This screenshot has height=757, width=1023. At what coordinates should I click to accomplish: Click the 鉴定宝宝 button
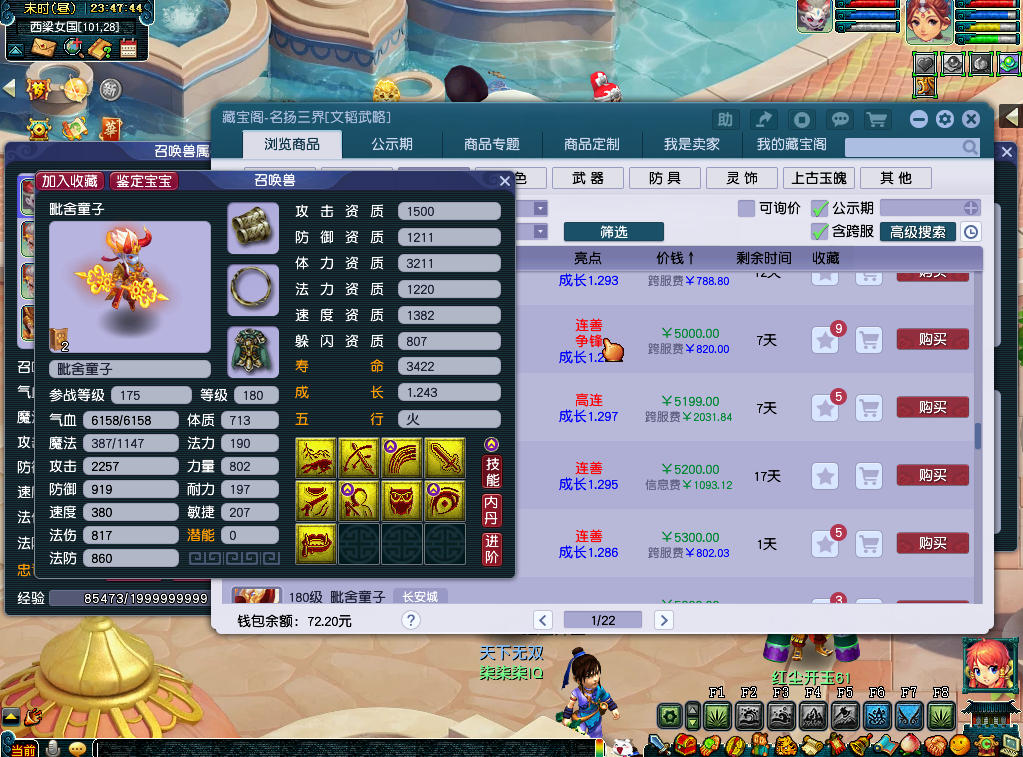(x=144, y=181)
